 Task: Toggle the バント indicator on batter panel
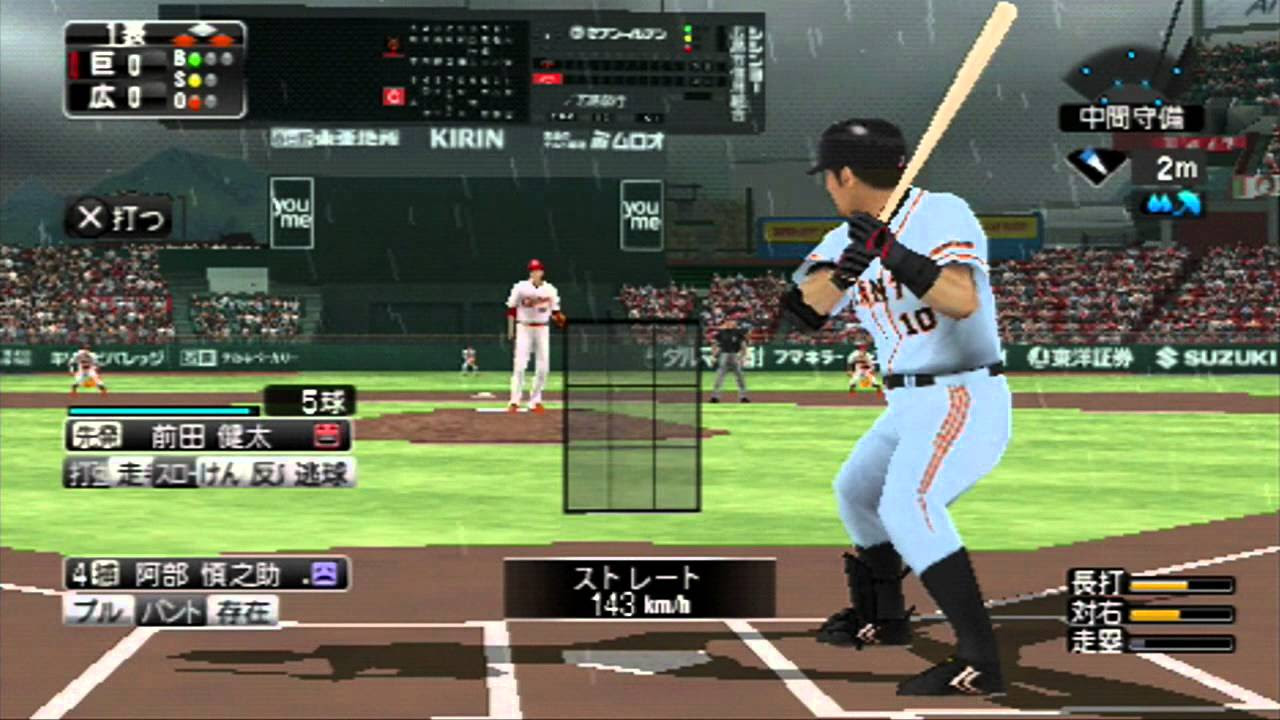click(x=170, y=609)
